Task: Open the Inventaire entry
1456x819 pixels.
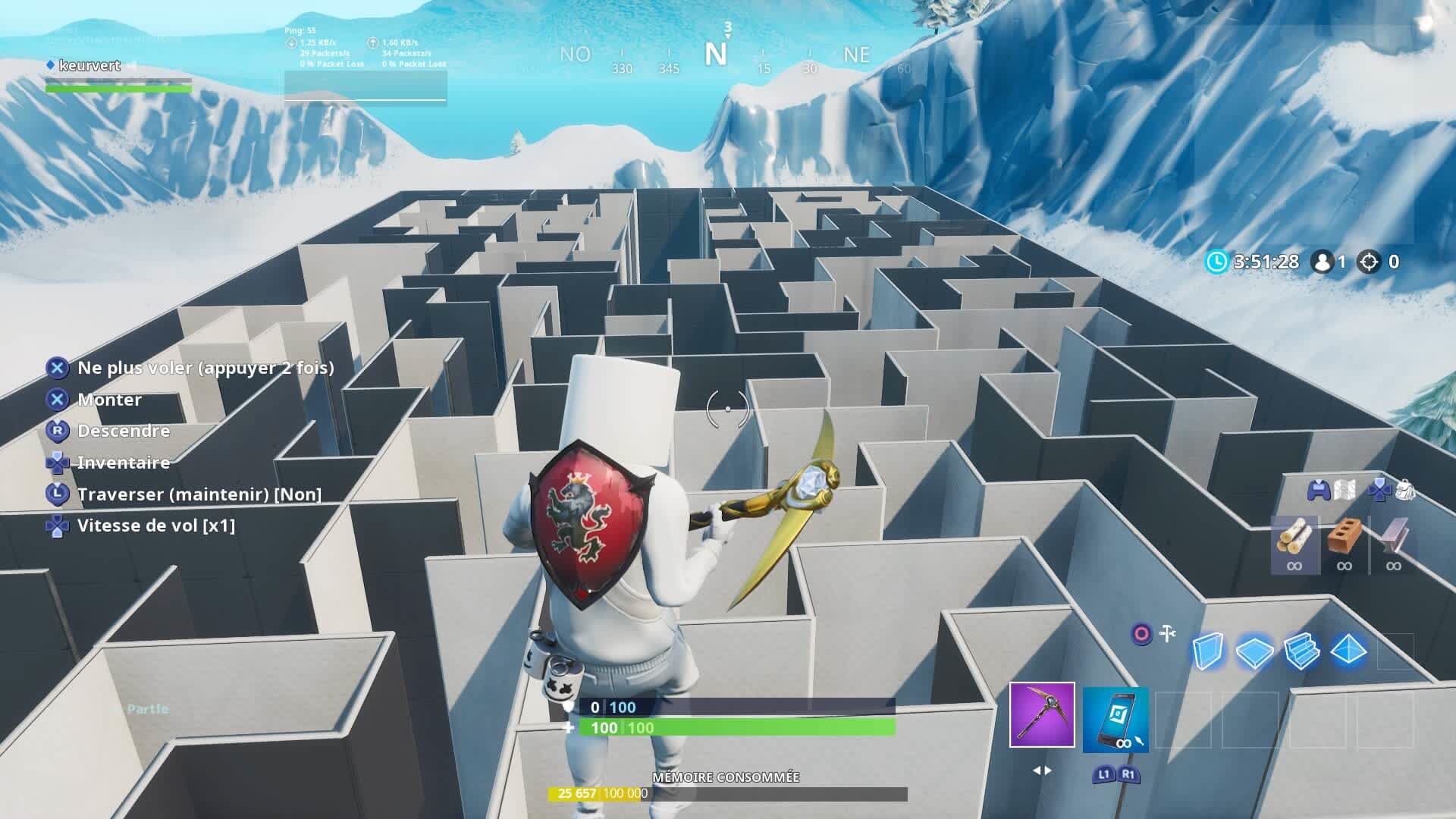Action: (x=124, y=463)
